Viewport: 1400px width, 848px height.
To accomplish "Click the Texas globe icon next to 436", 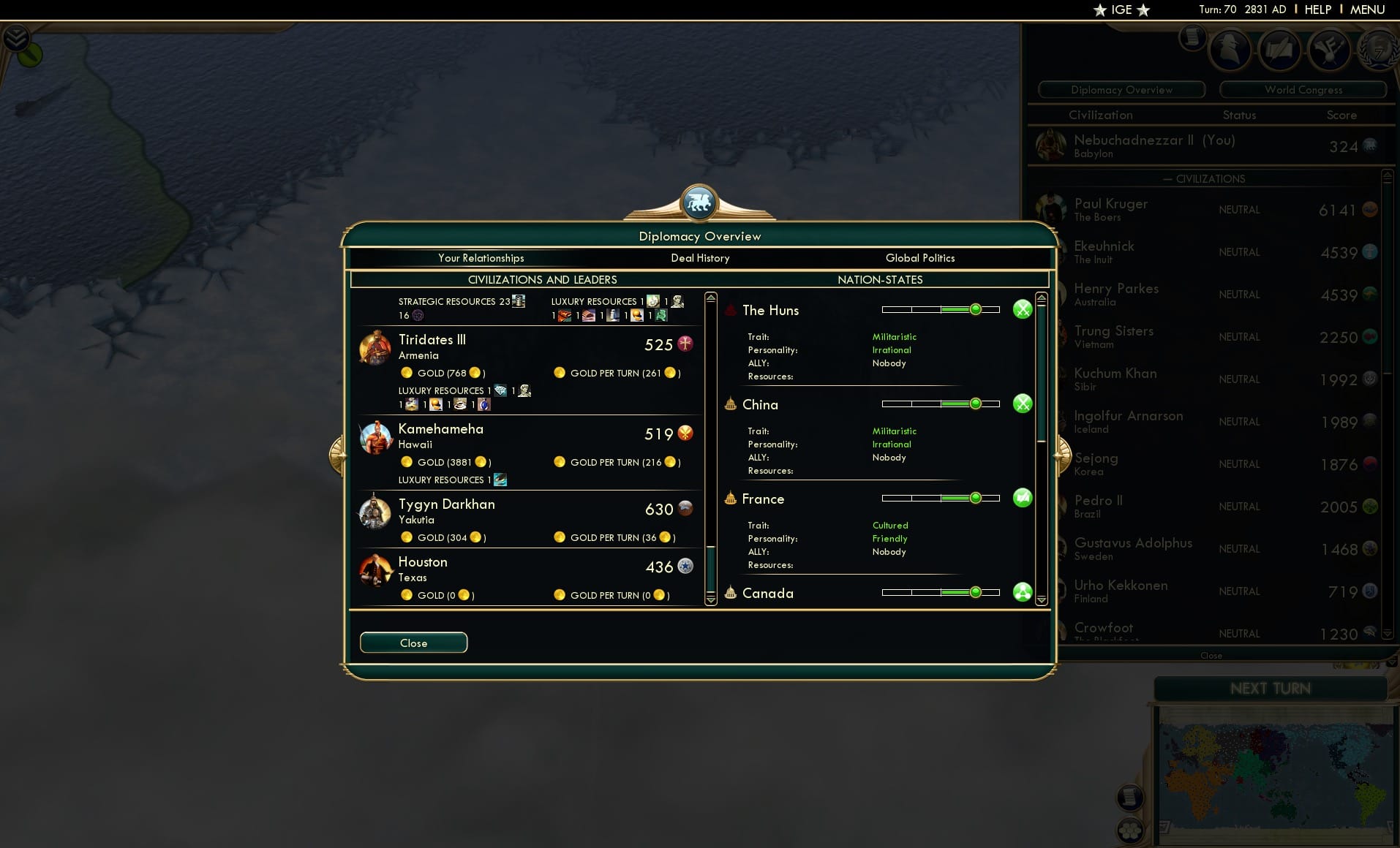I will point(684,566).
